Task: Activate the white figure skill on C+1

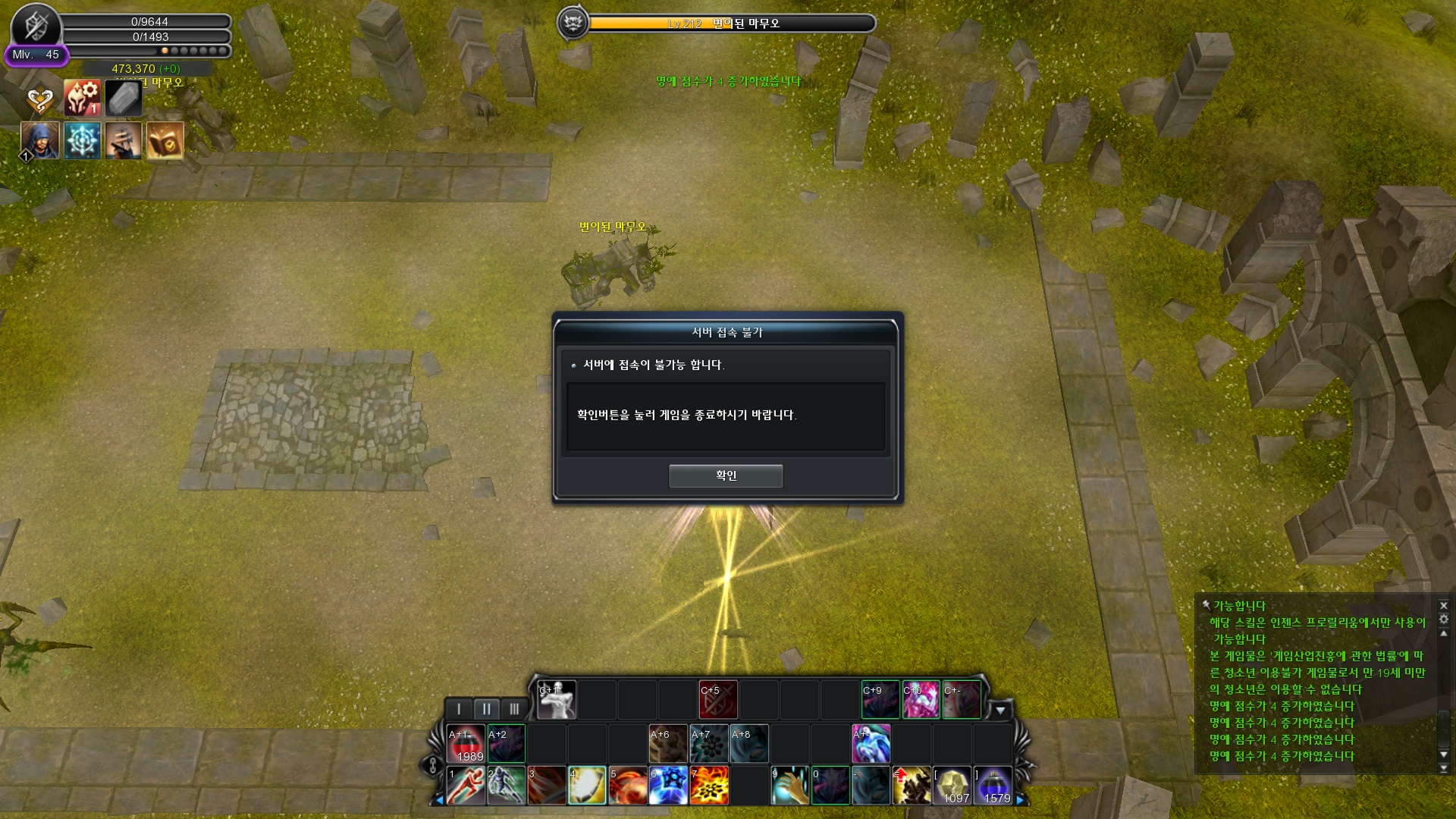Action: pos(557,700)
